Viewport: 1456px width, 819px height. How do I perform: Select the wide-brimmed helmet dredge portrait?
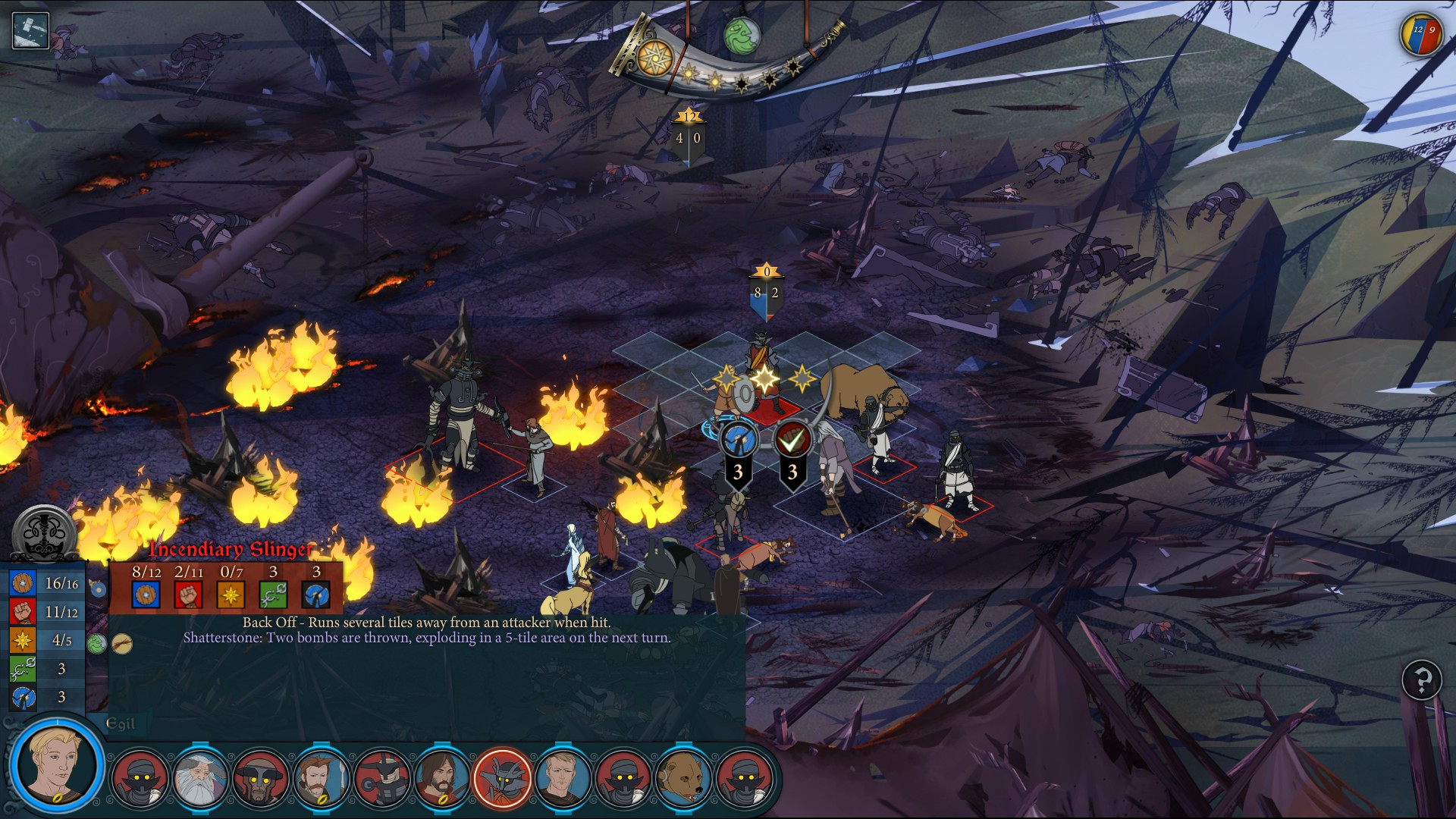[x=261, y=779]
